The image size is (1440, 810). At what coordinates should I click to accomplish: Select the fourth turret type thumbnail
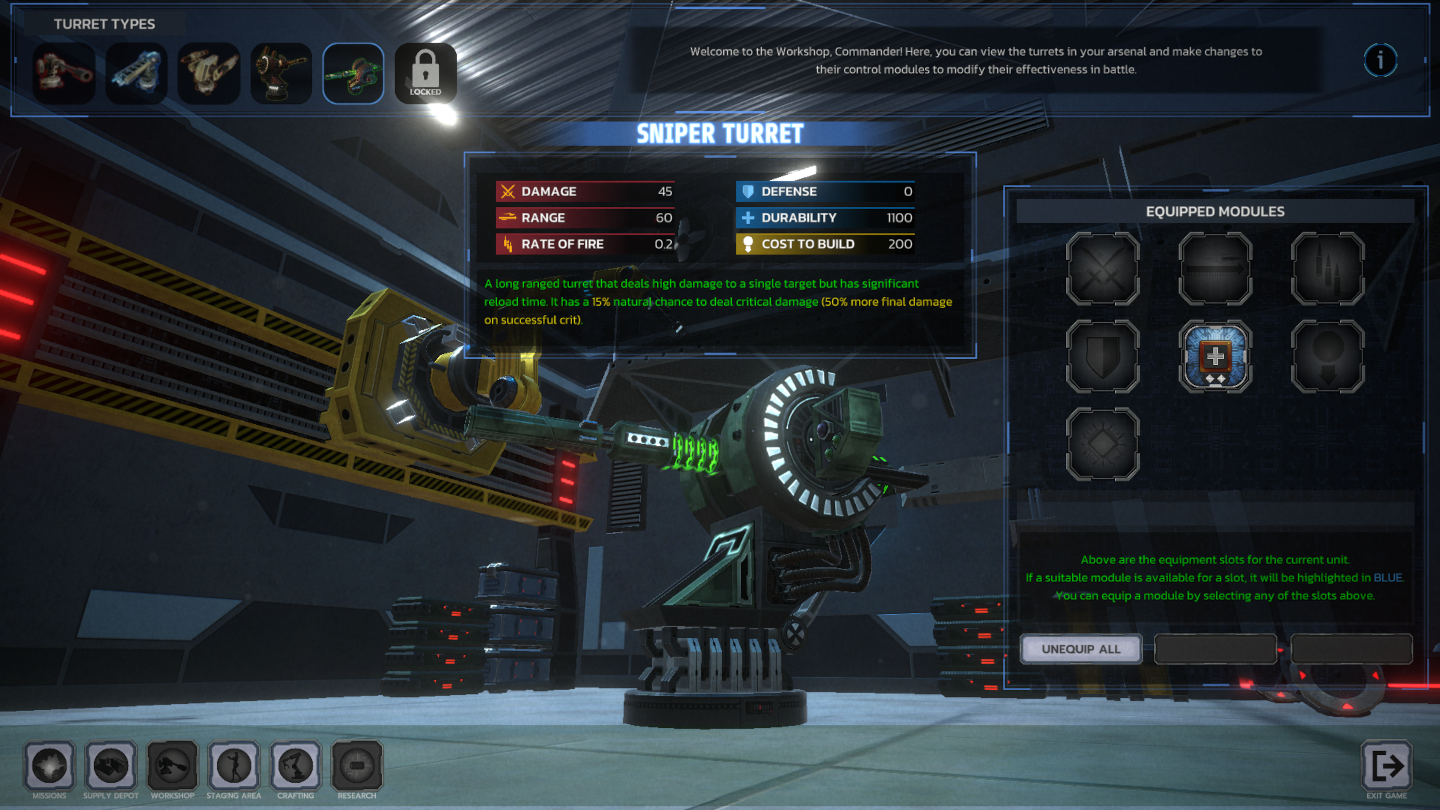pyautogui.click(x=281, y=72)
